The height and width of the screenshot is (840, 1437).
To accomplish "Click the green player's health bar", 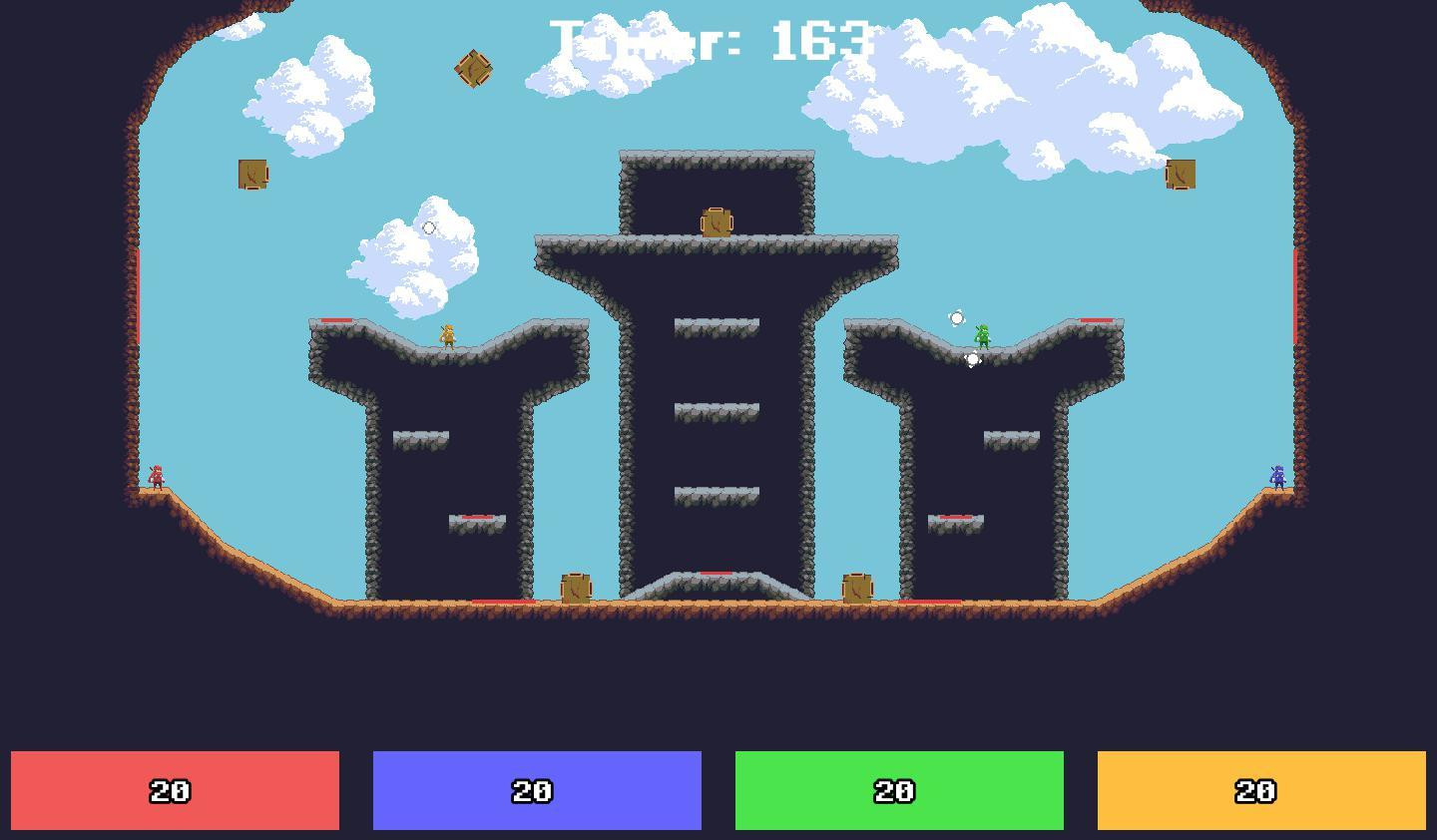I will point(898,791).
